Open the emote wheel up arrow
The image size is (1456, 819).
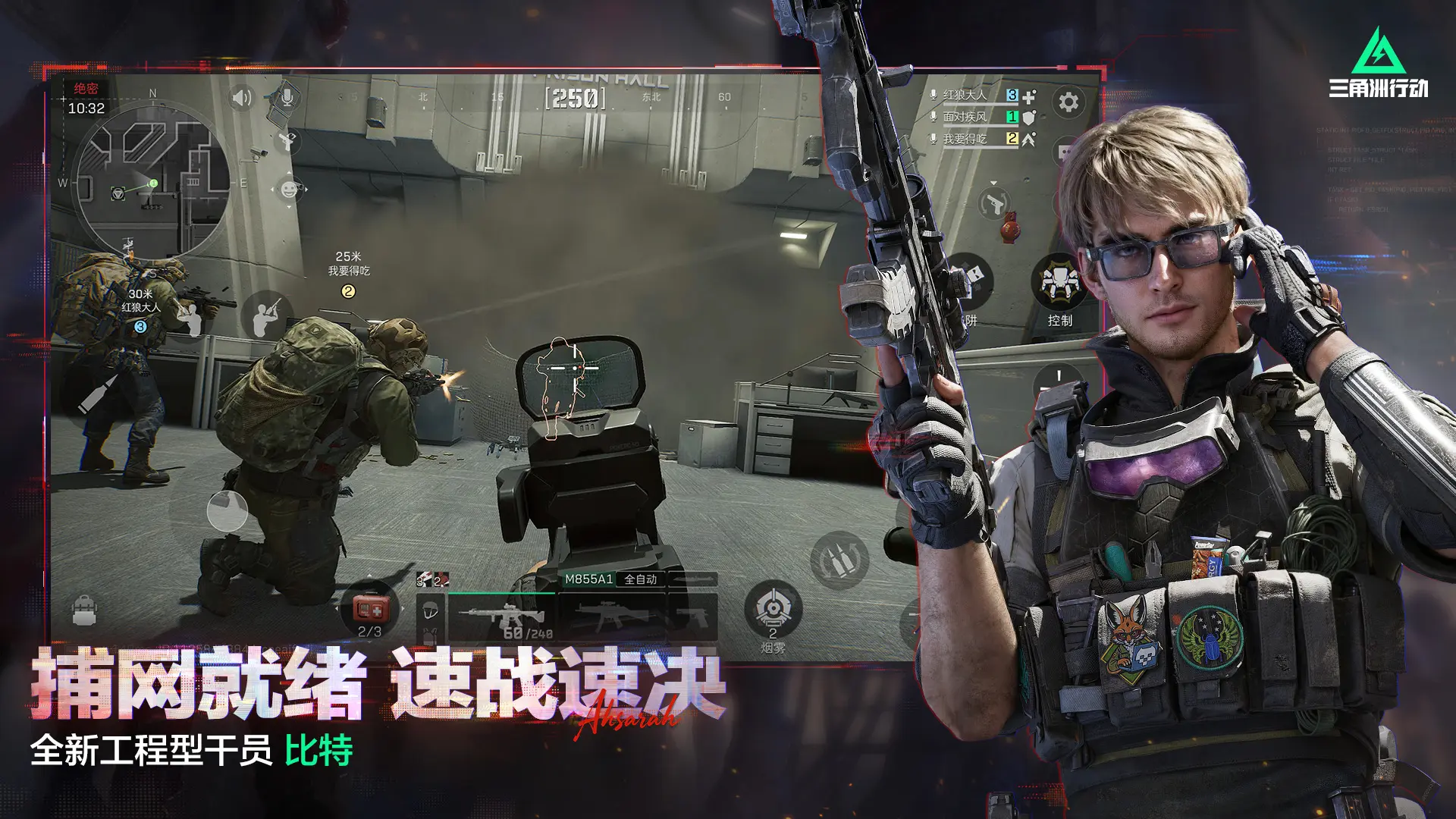point(289,172)
